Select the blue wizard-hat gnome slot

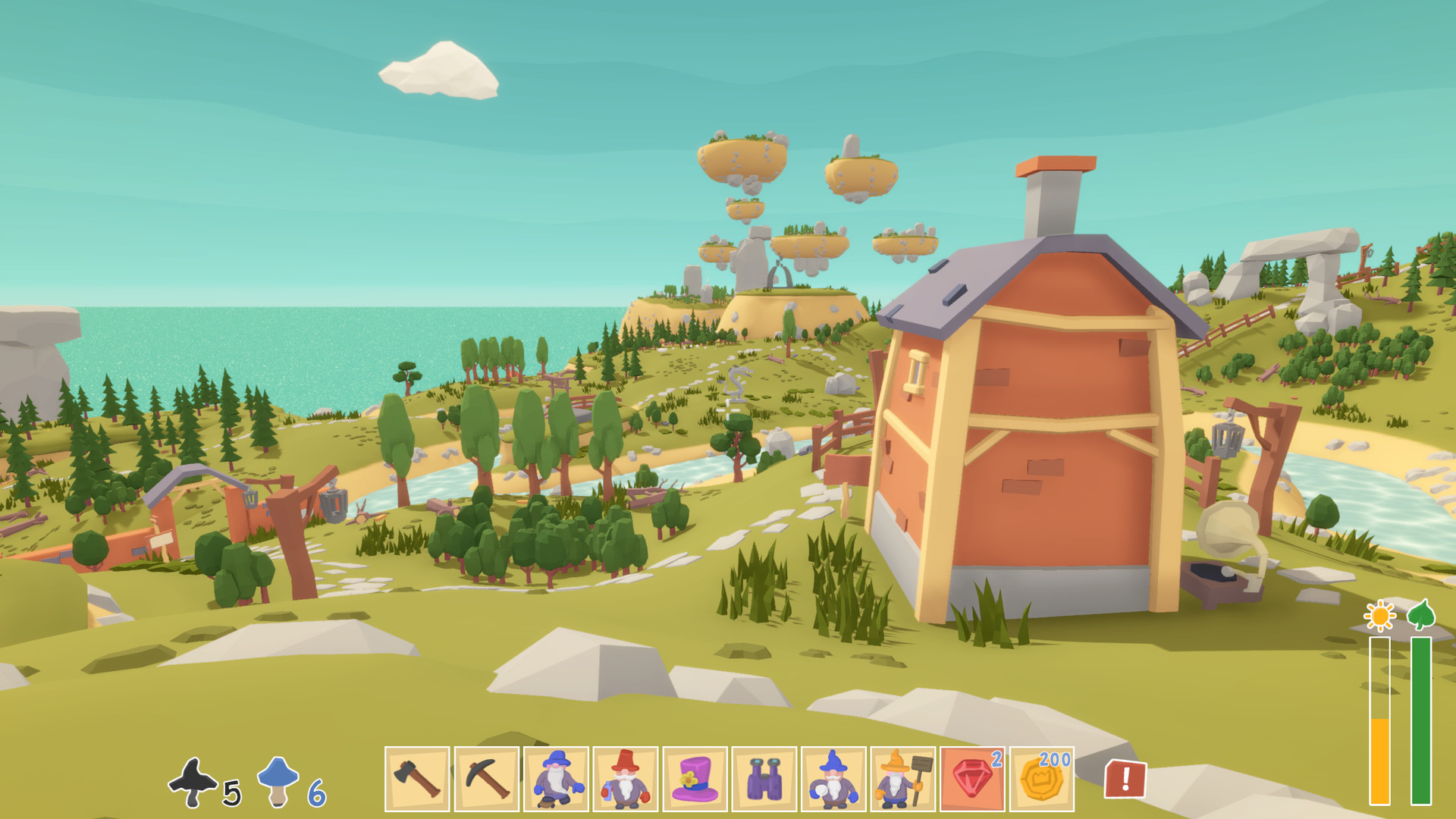[833, 779]
